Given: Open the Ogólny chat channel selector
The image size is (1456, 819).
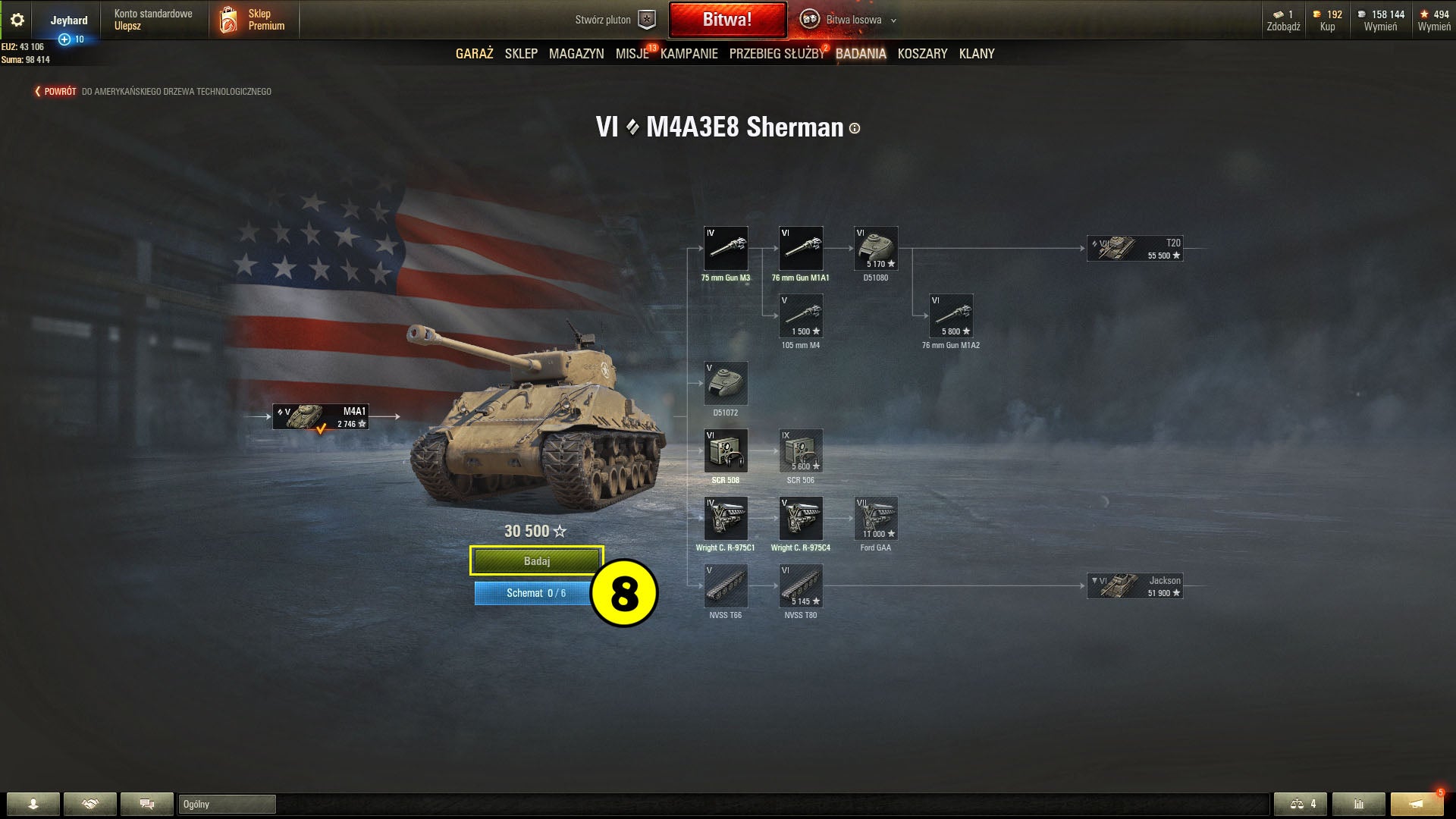Looking at the screenshot, I should (x=226, y=805).
